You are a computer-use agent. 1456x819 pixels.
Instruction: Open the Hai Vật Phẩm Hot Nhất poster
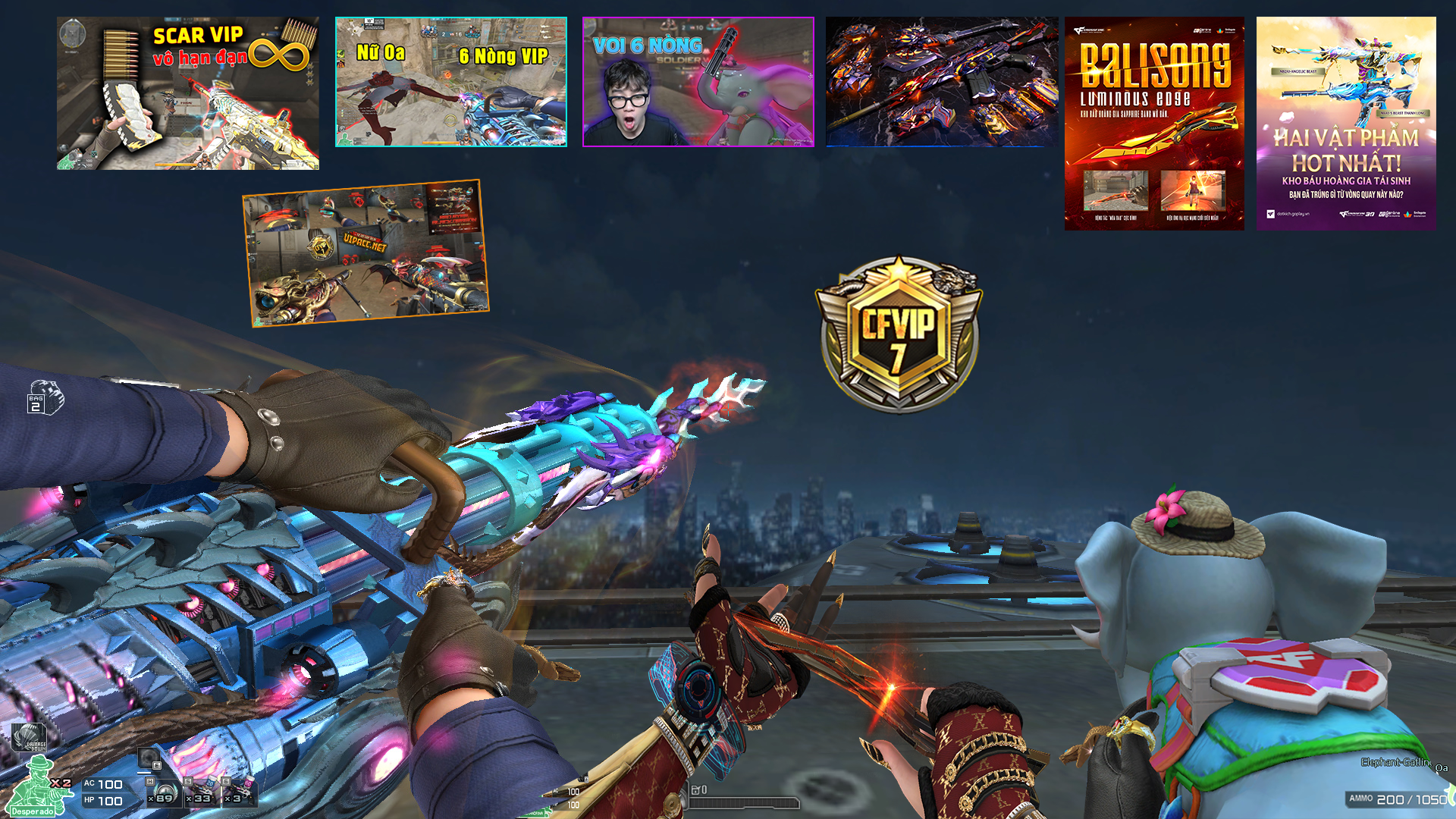point(1345,124)
